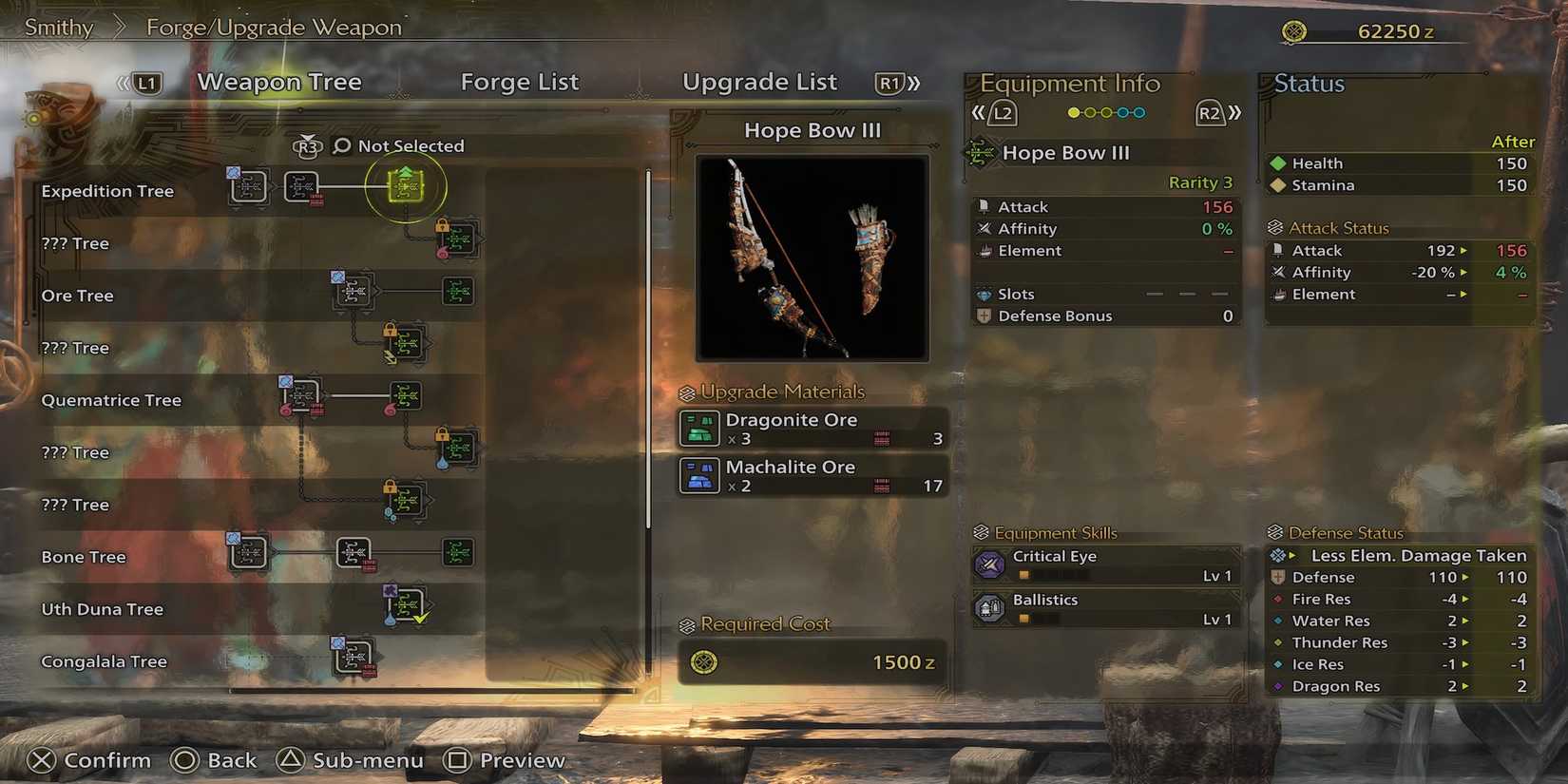Select the Bone Tree starting weapon node
The height and width of the screenshot is (784, 1568).
click(x=247, y=553)
